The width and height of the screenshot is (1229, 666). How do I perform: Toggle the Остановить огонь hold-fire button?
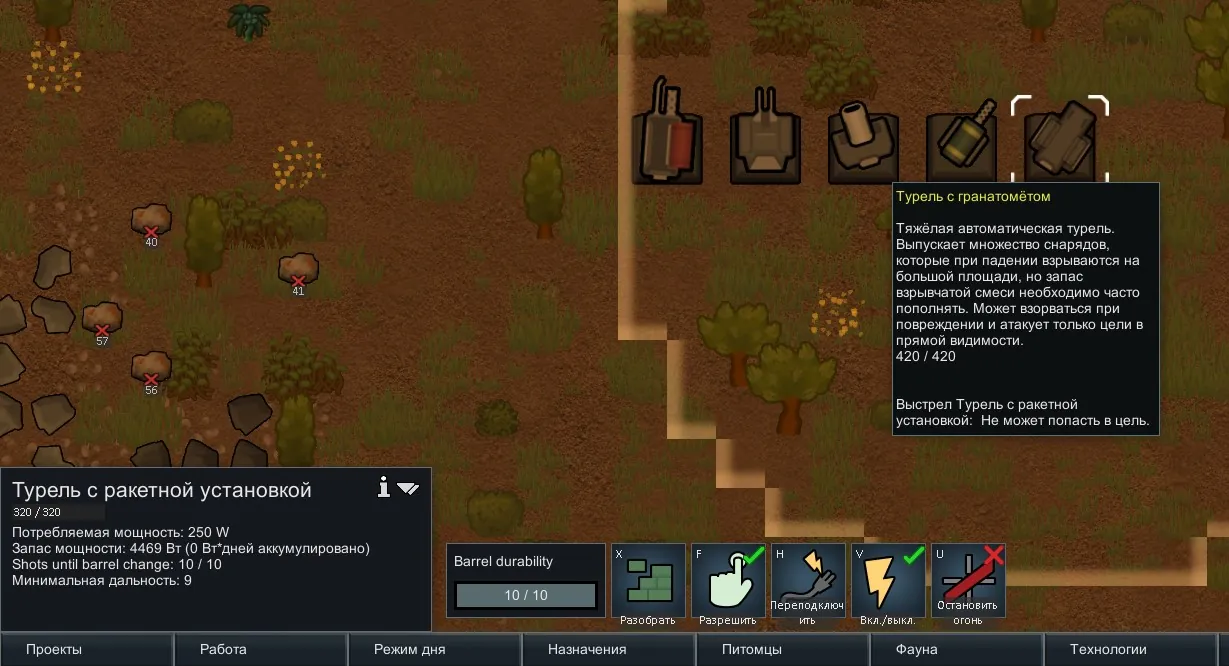click(968, 581)
